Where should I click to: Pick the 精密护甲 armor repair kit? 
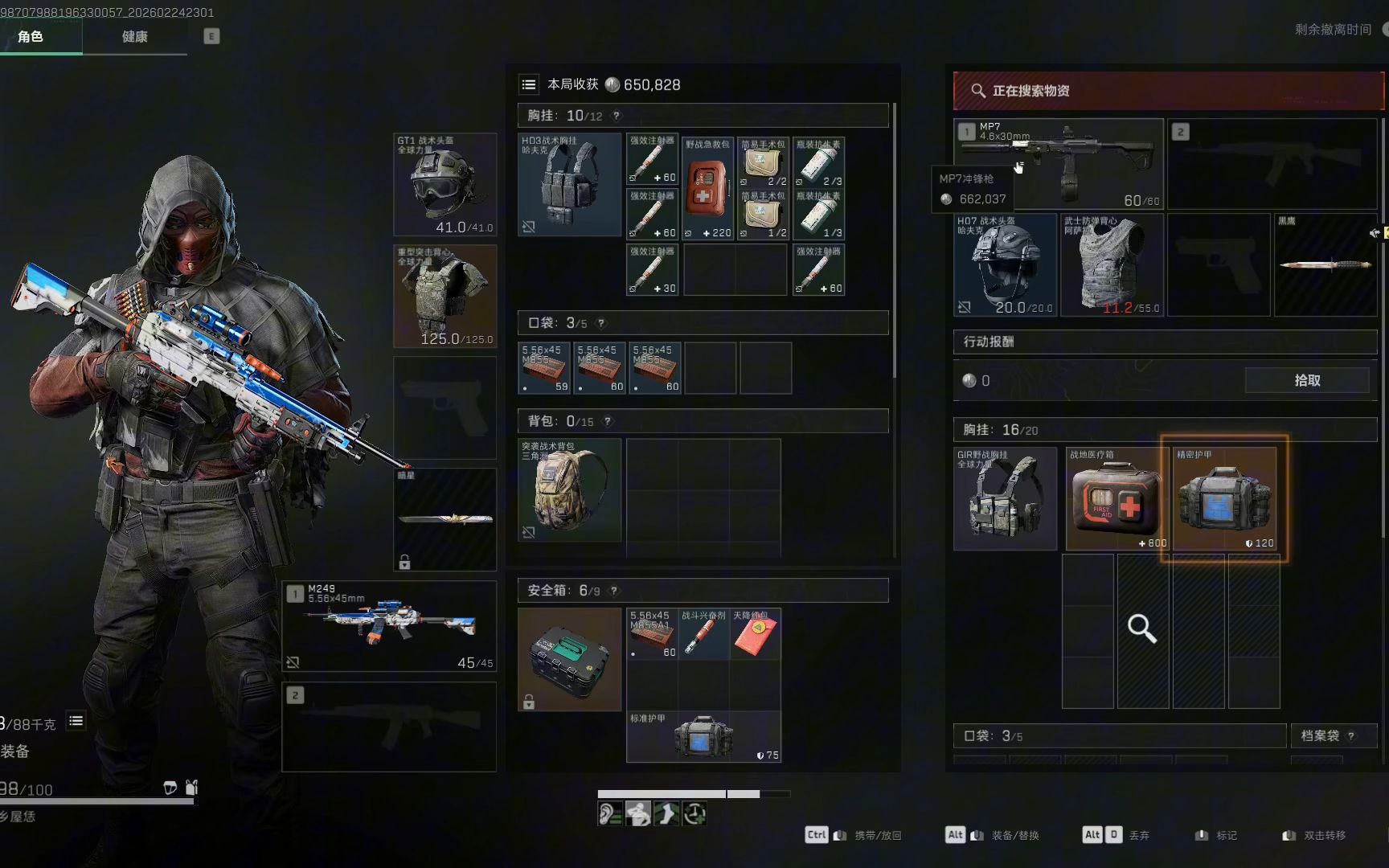point(1224,499)
